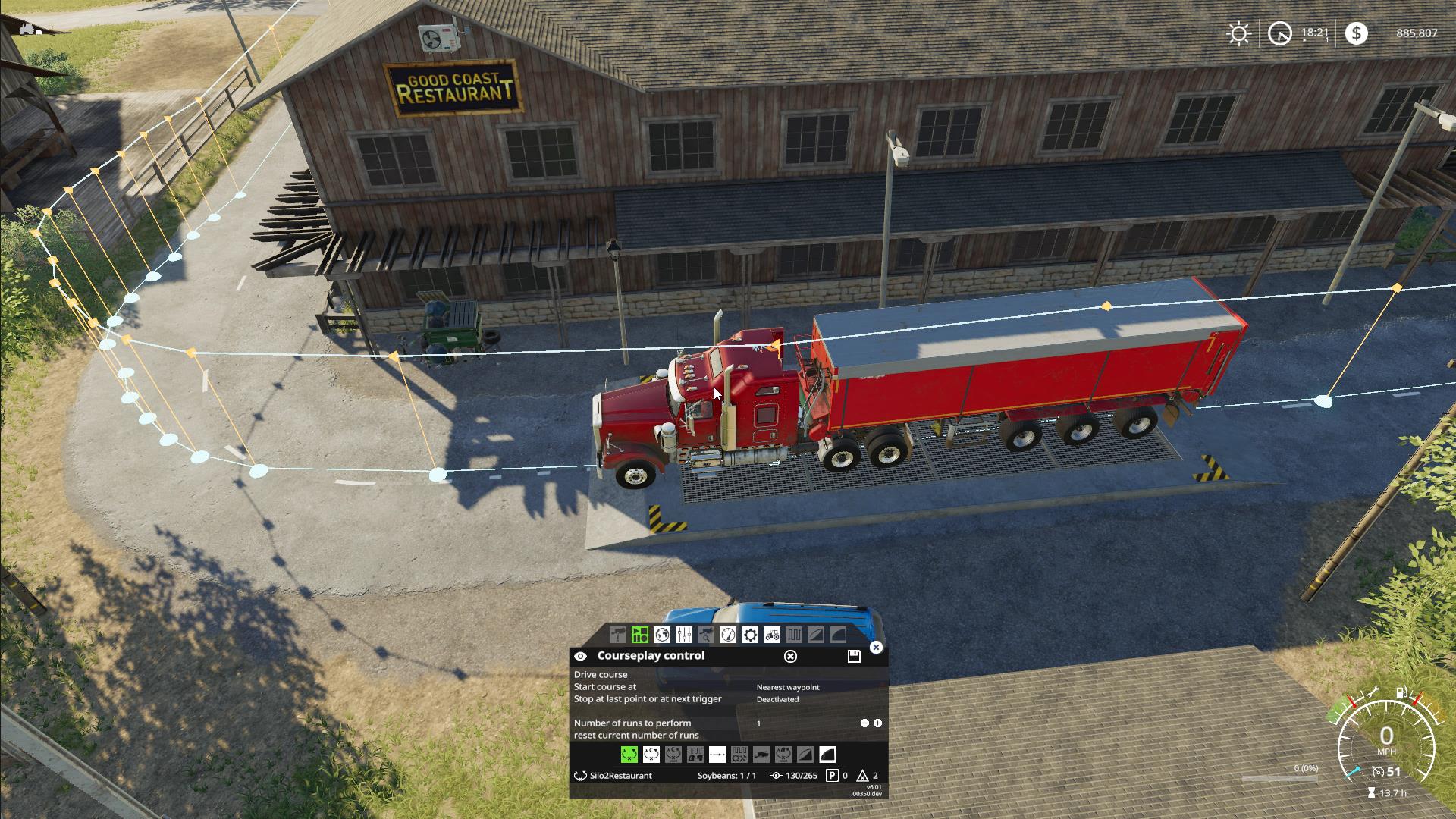Select the dotted arrow line mode icon
Screen dimensions: 1456x819
(717, 755)
